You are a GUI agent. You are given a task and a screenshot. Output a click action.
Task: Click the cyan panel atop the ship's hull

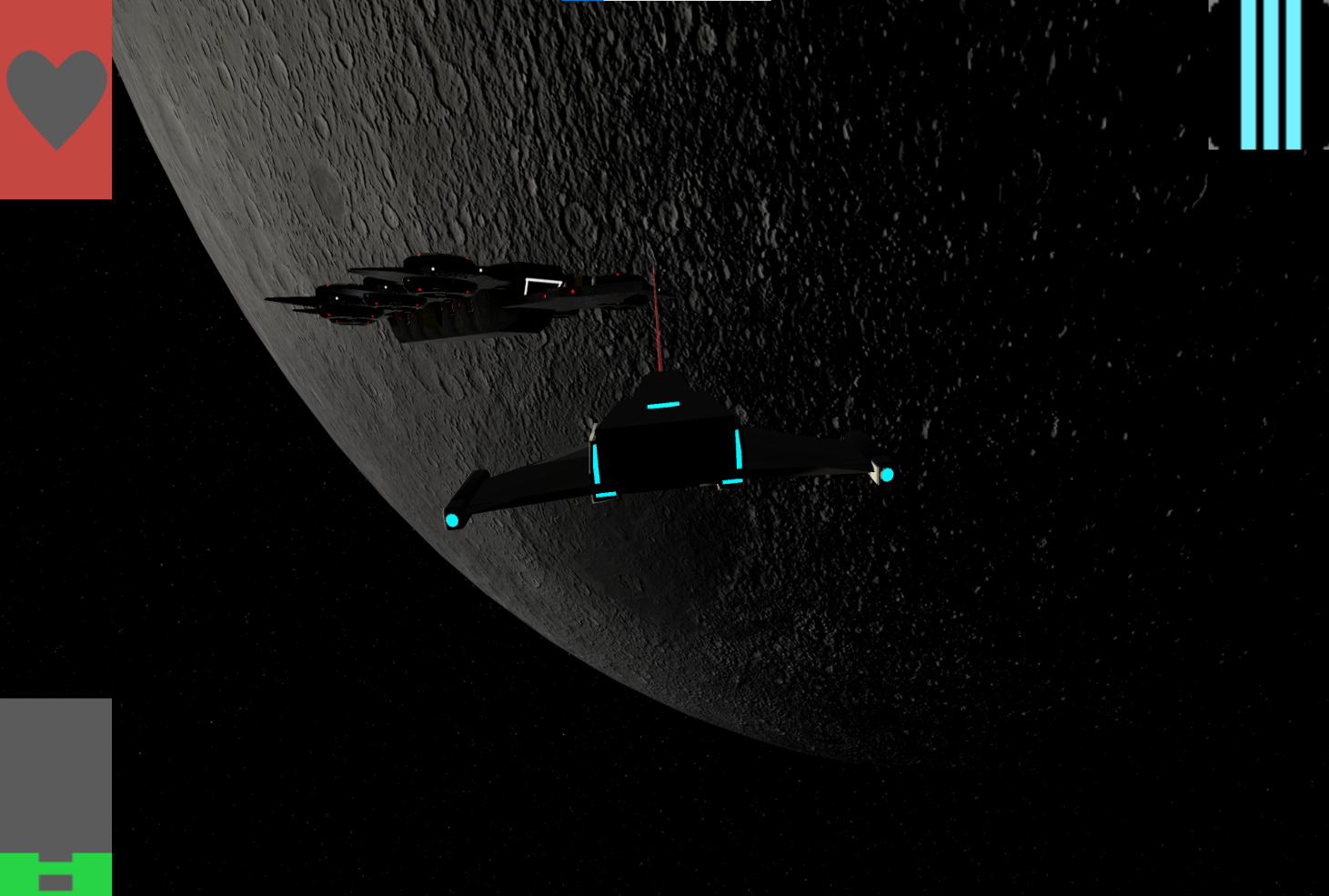pos(663,403)
